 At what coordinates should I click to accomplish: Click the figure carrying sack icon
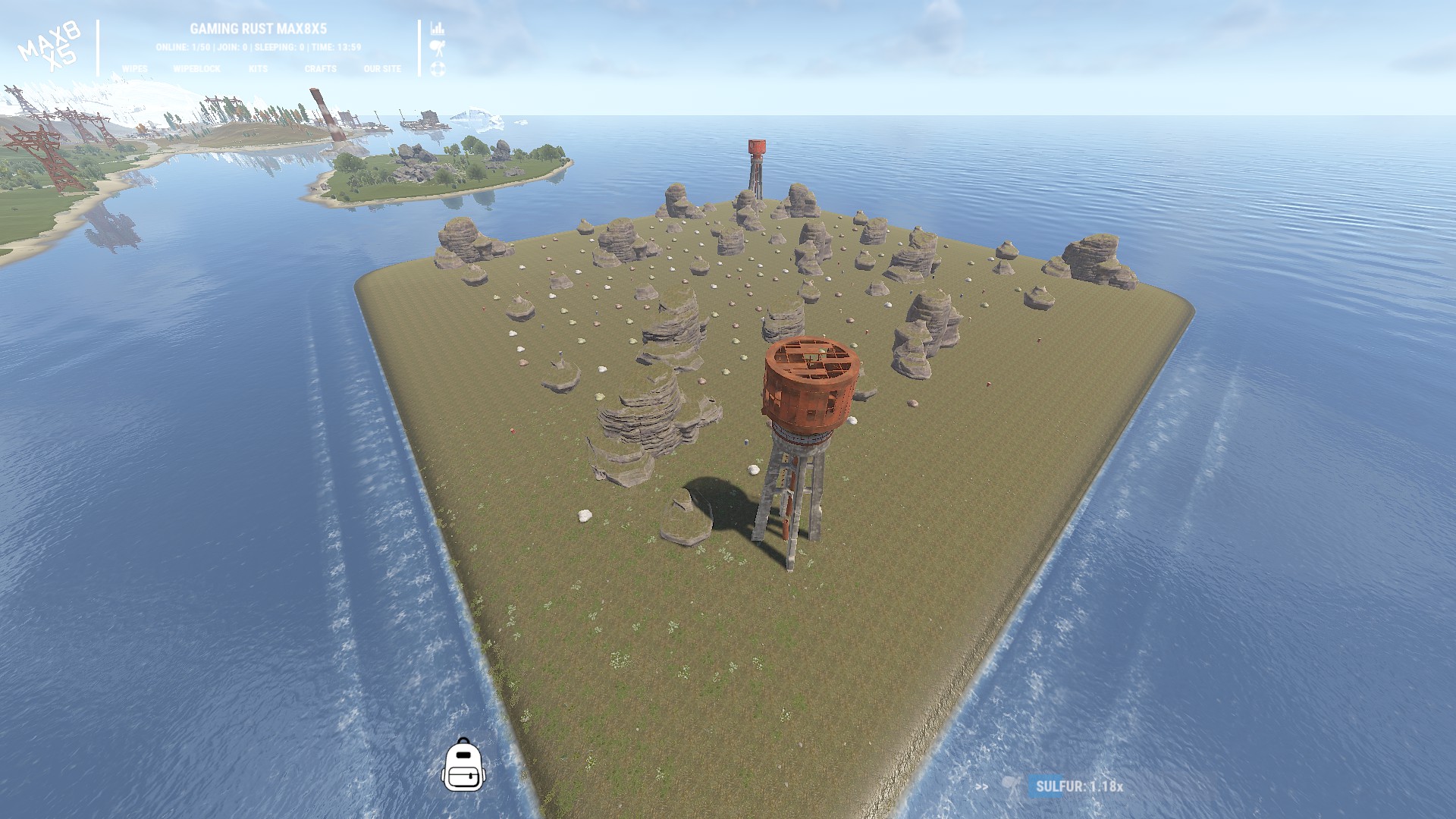coord(438,49)
